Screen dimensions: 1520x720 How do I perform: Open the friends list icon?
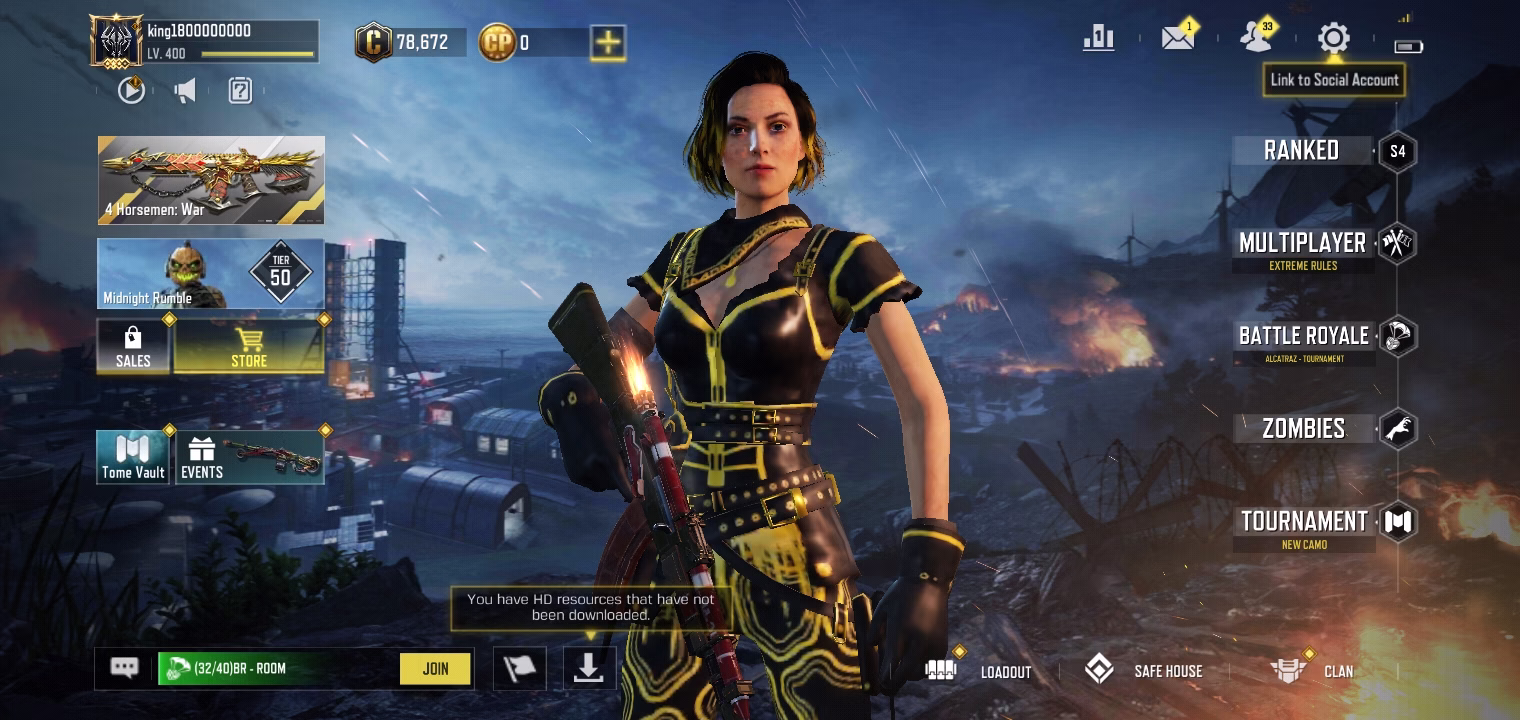point(1255,39)
